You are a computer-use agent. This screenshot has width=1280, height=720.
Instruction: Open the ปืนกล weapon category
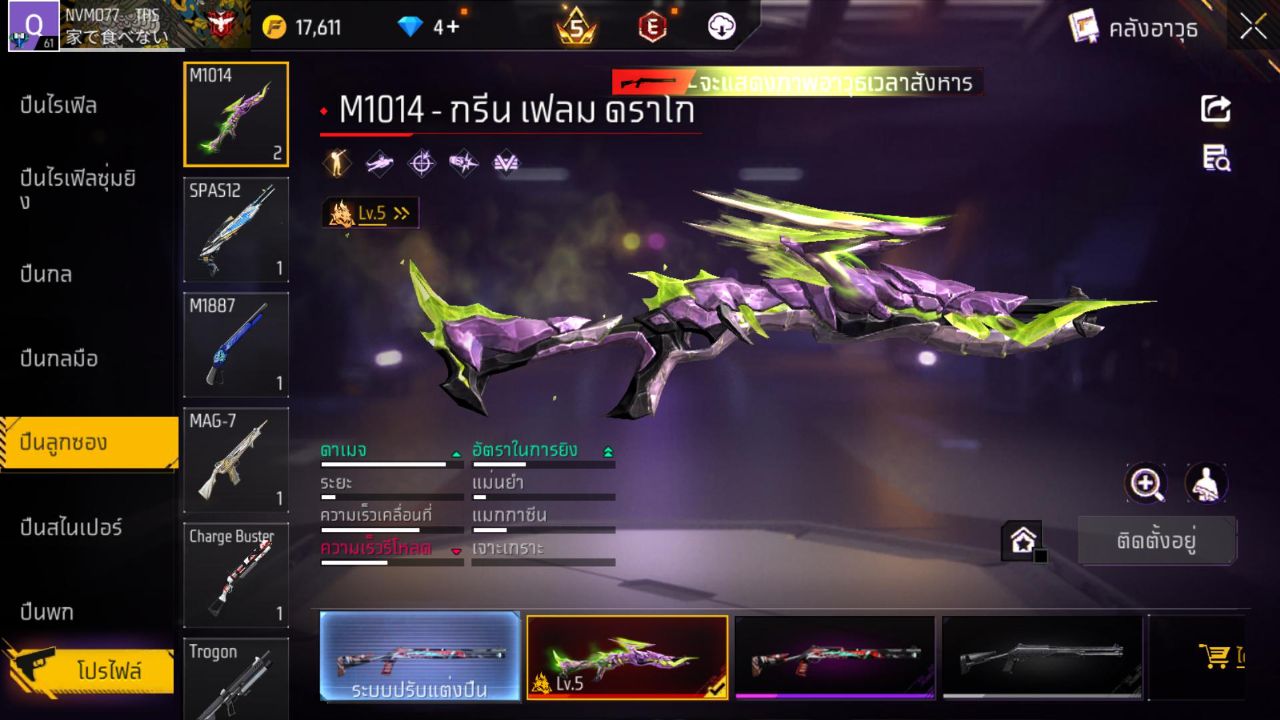point(47,274)
